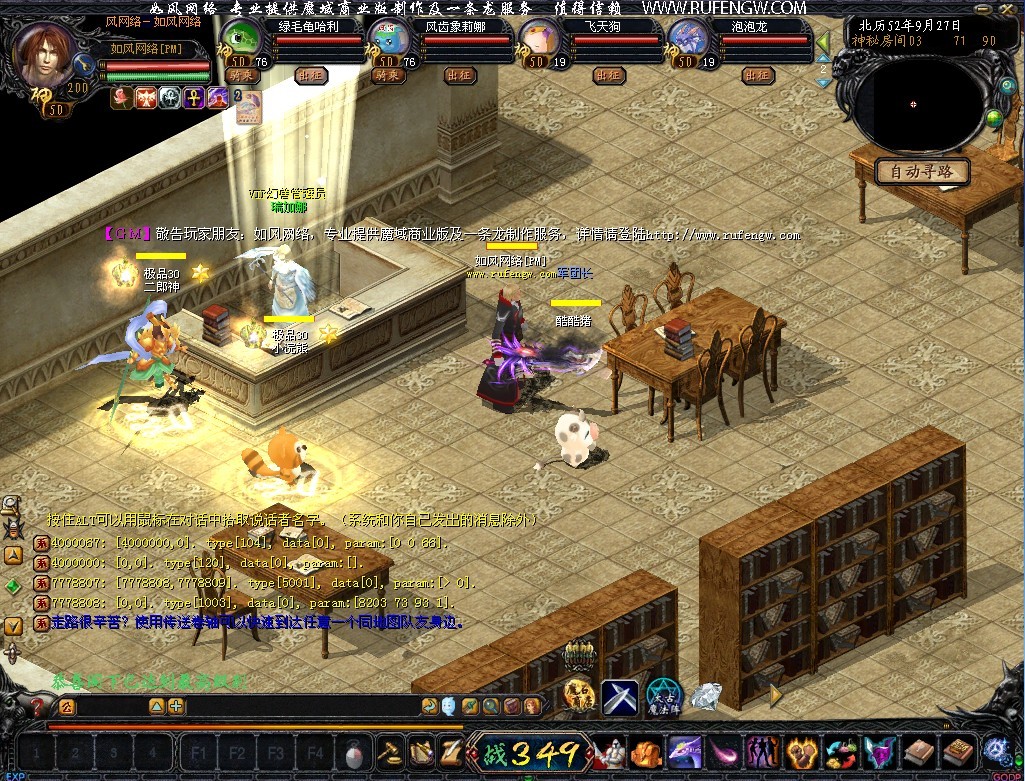Select the golden ankh buff icon
Viewport: 1025px width, 781px height.
[x=193, y=97]
